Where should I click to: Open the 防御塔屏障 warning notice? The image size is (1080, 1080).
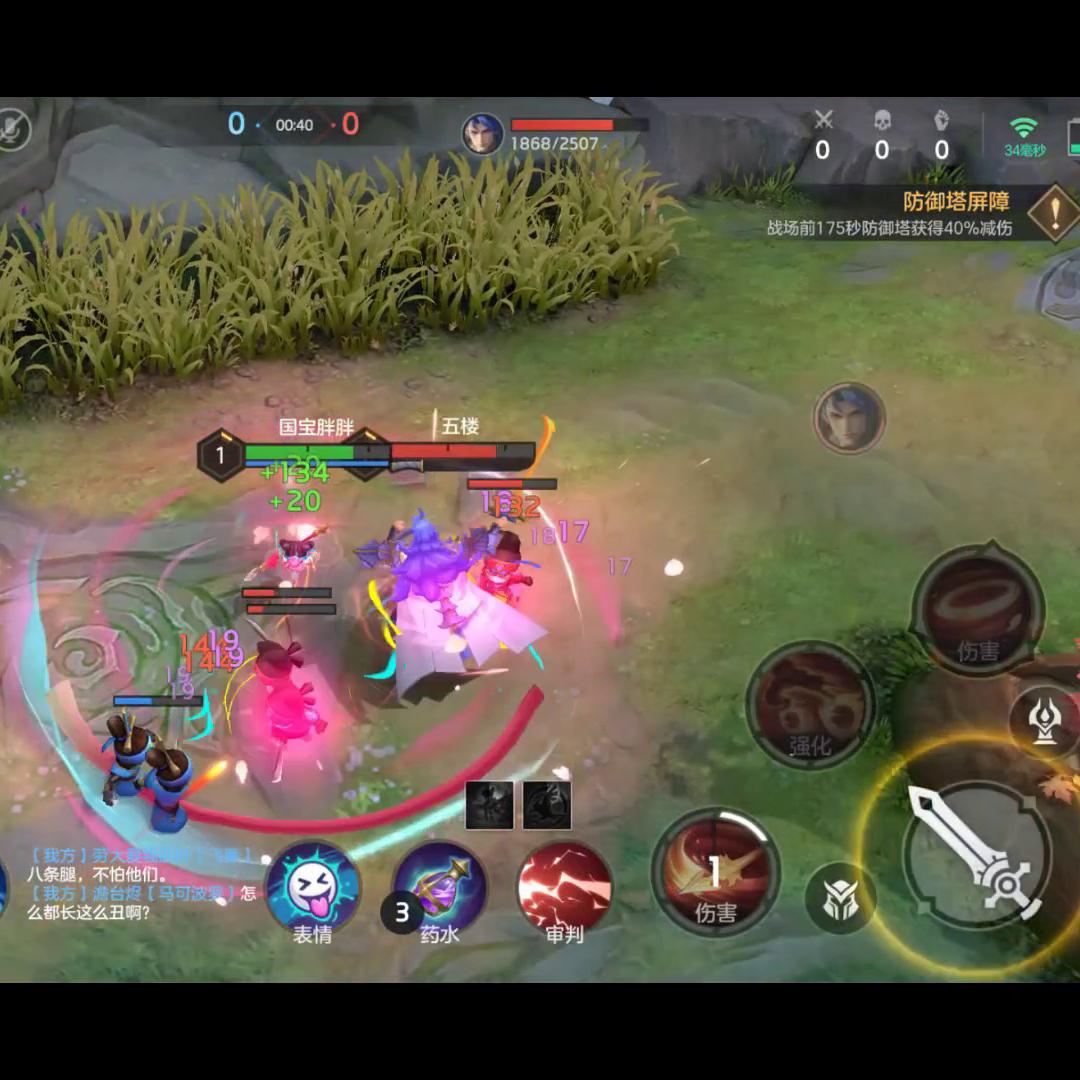click(1053, 213)
